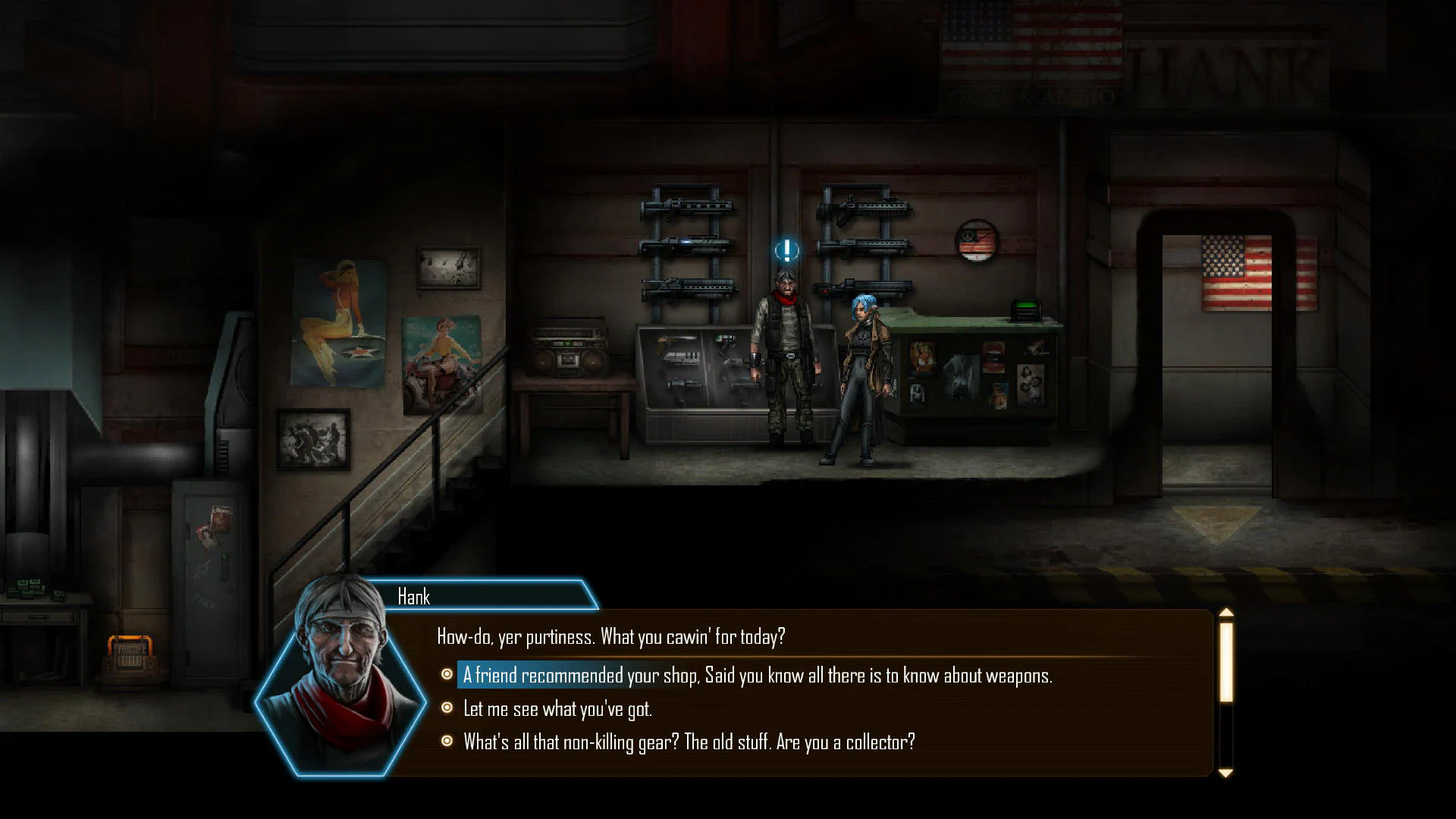1456x819 pixels.
Task: Select "Let me see what you've got"
Action: tap(557, 709)
